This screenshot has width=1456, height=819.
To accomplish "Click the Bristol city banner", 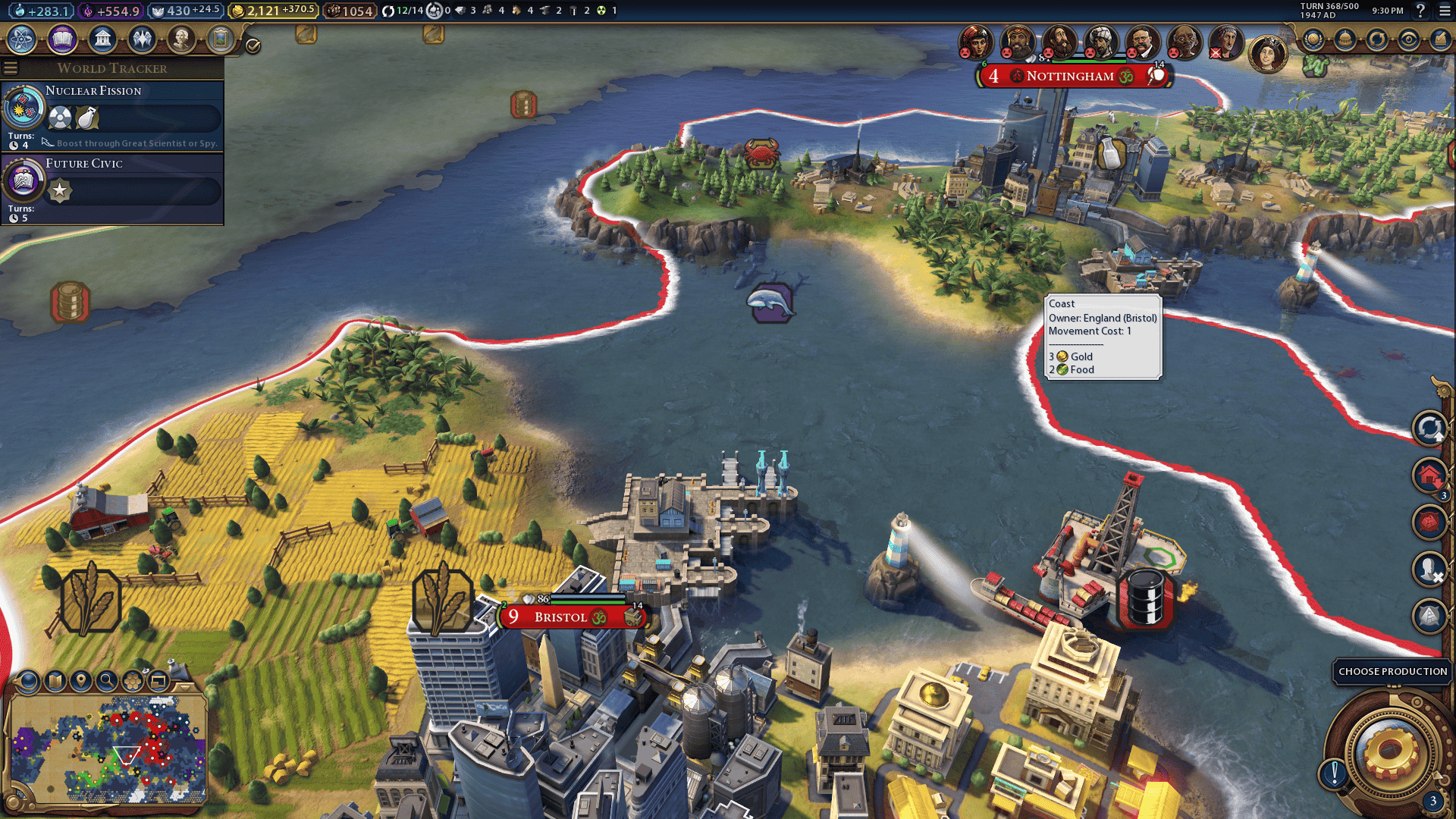I will pos(561,617).
